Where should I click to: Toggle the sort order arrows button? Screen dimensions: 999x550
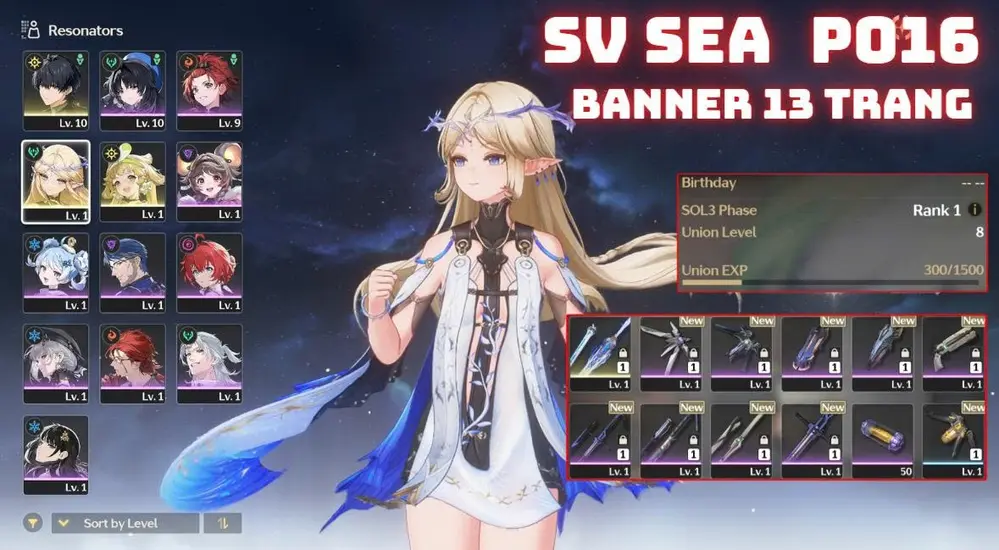click(222, 523)
